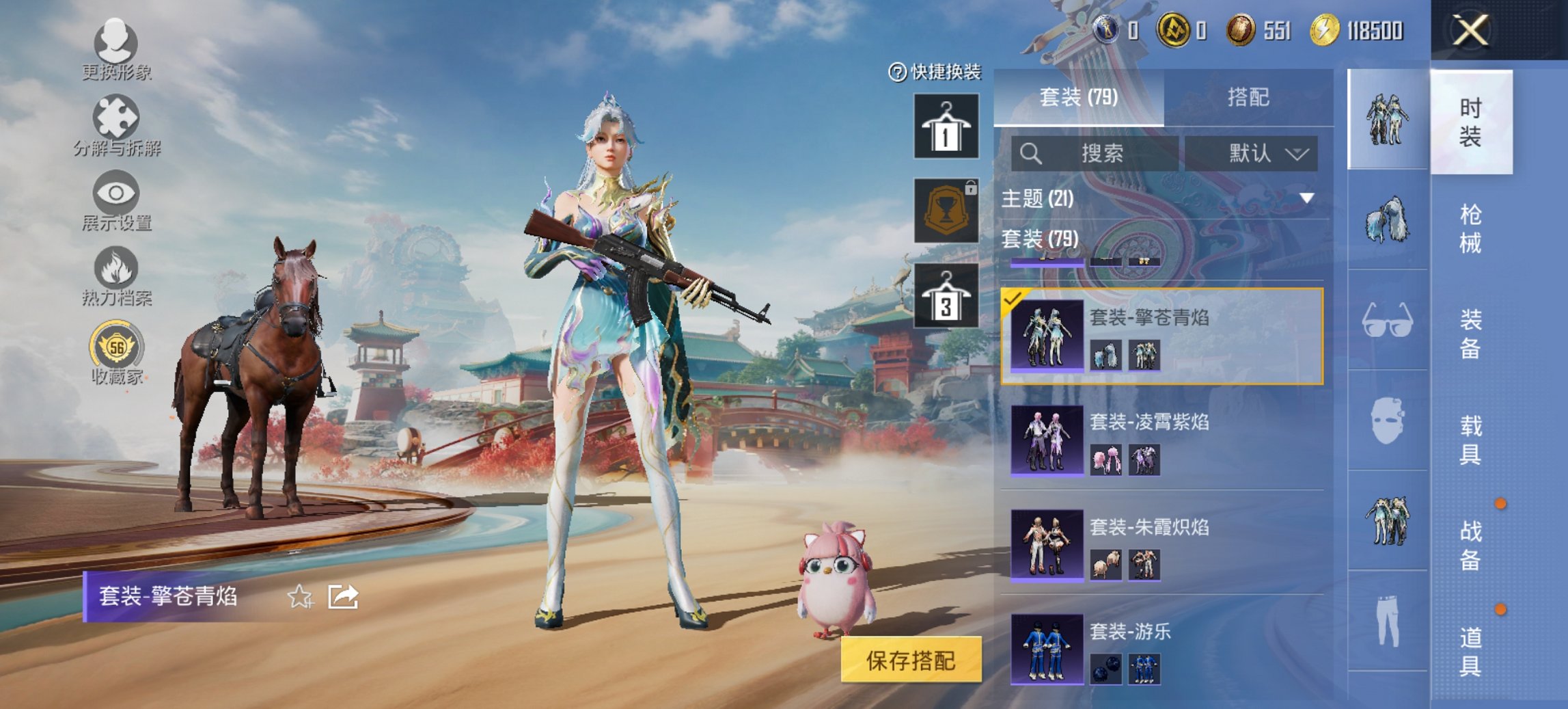Screen dimensions: 1568x709
Task: Open the 默认 sort dropdown
Action: pyautogui.click(x=1259, y=153)
